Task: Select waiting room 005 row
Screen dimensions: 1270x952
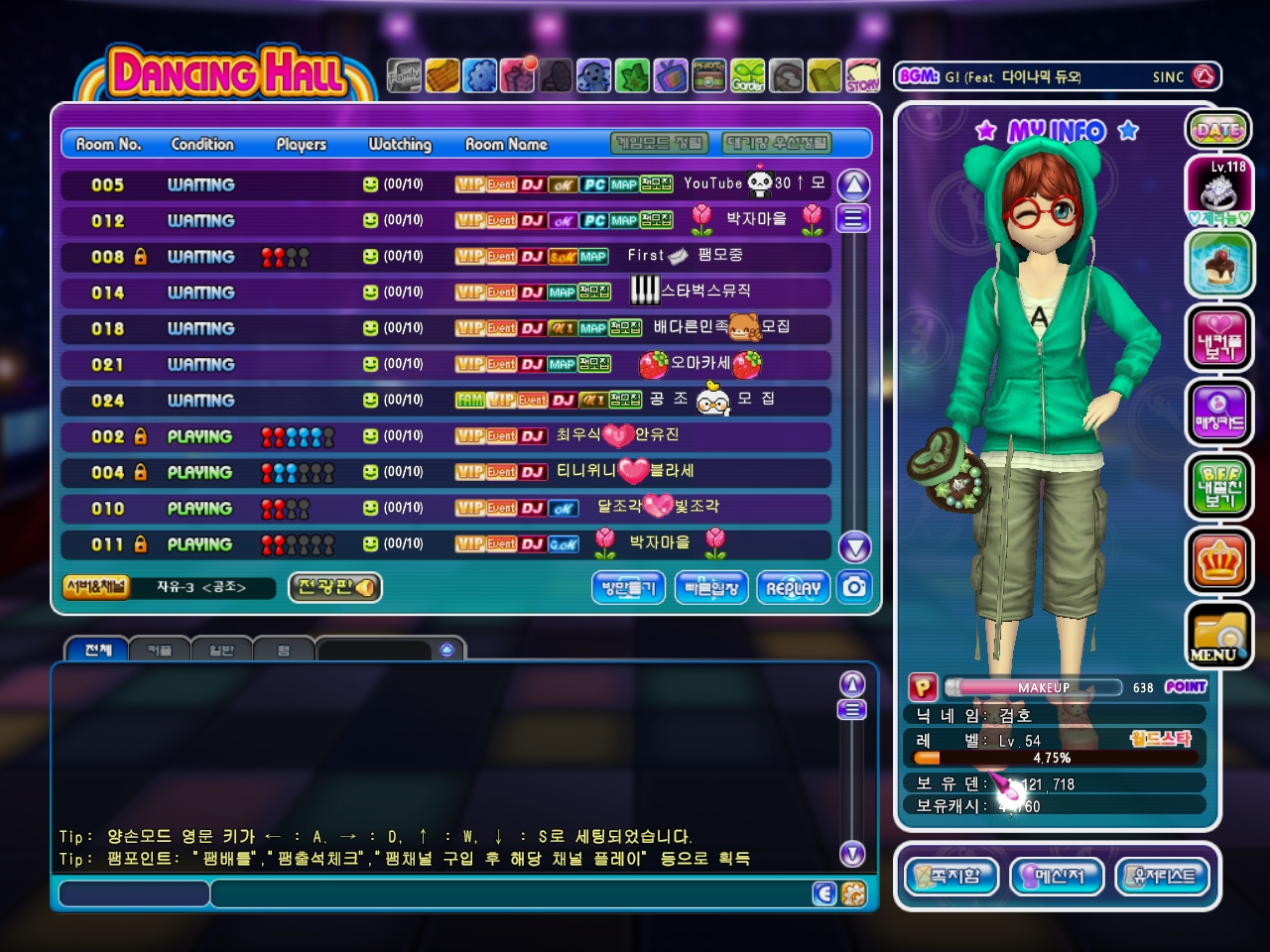Action: tap(446, 184)
